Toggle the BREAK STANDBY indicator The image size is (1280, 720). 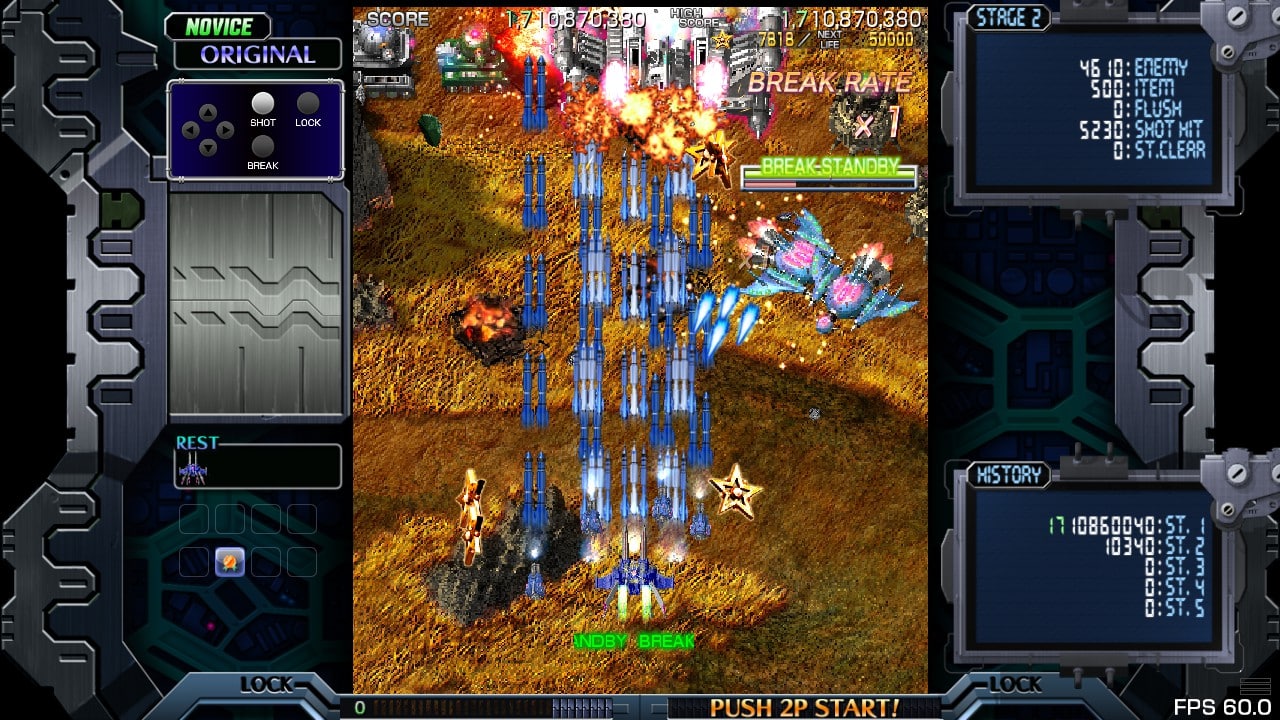828,169
